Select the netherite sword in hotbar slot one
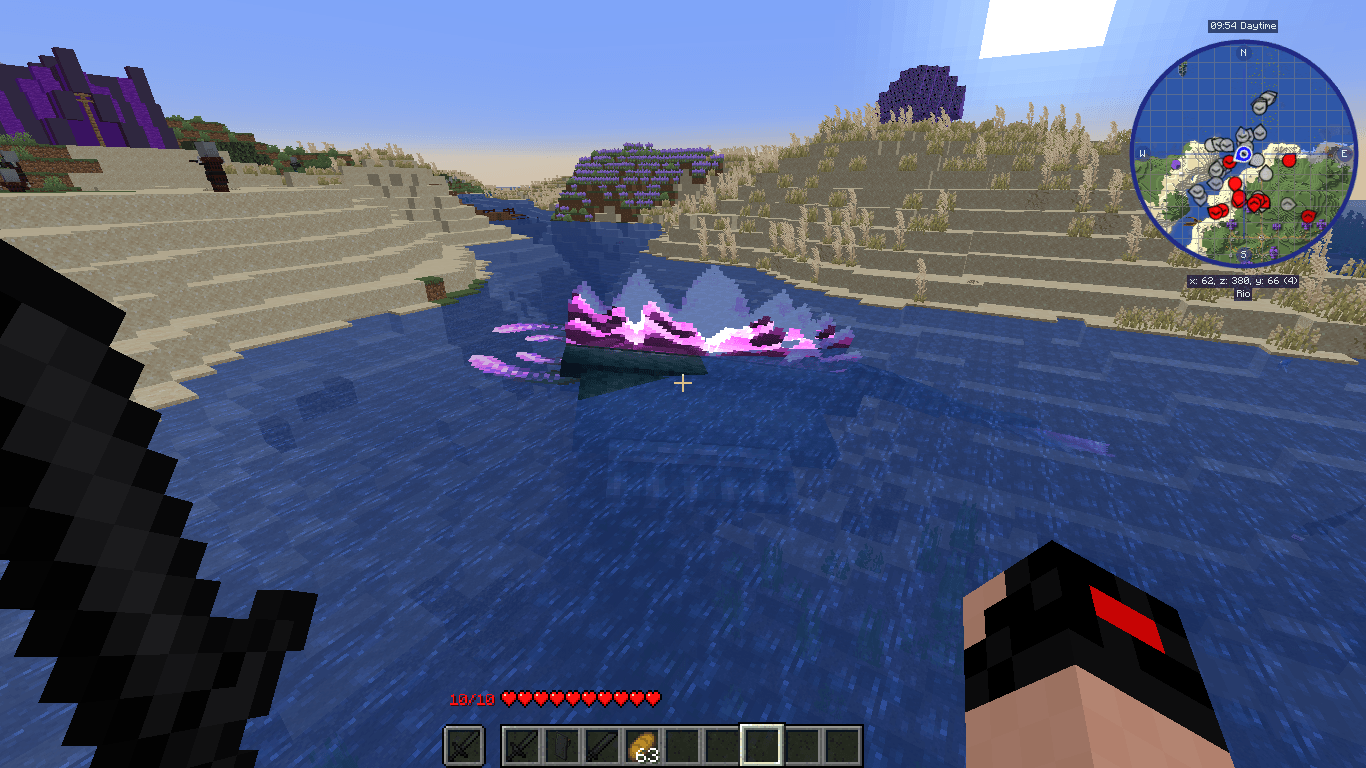Screen dimensions: 1366x768 click(522, 743)
